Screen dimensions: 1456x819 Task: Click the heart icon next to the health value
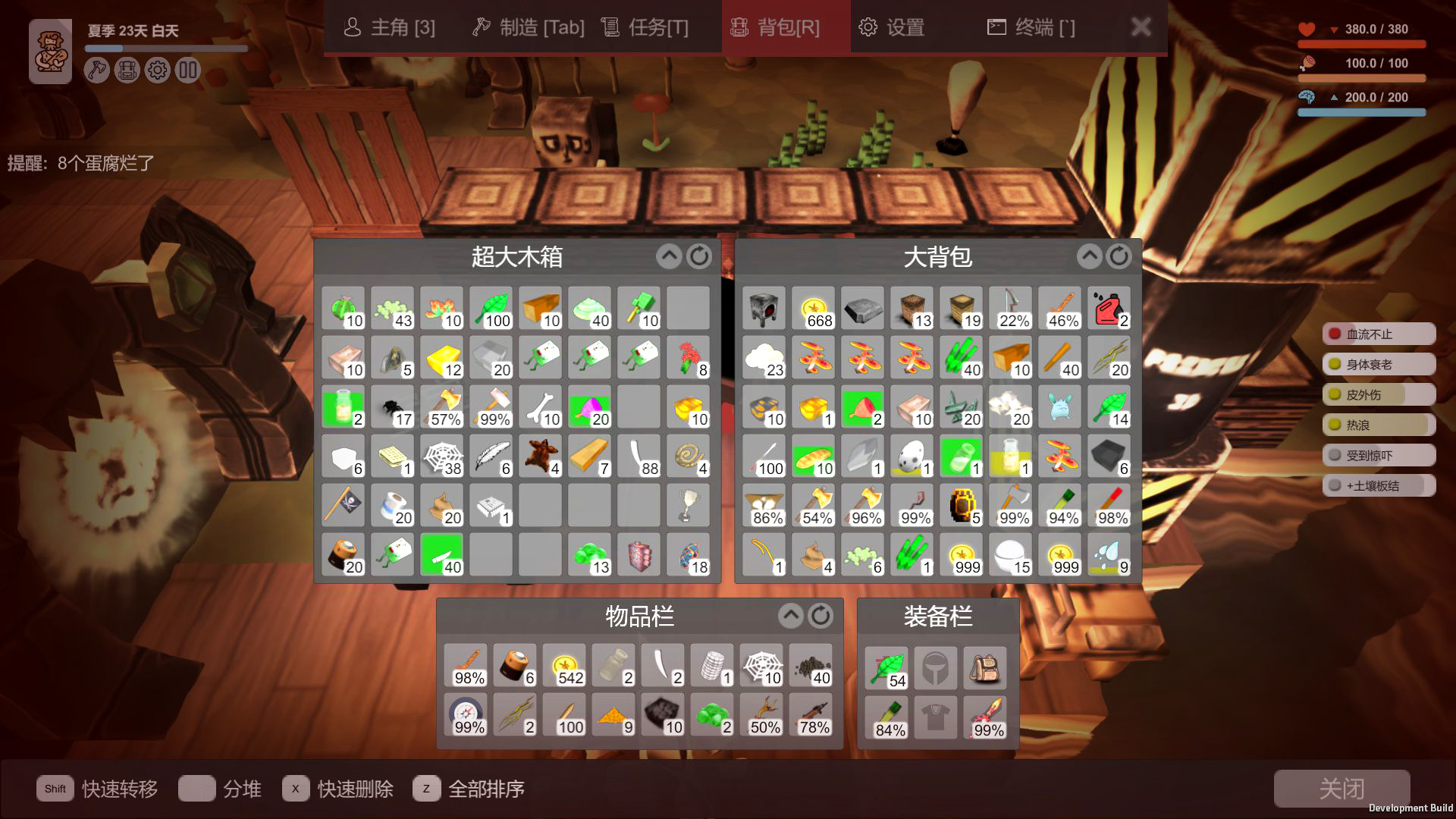tap(1307, 29)
